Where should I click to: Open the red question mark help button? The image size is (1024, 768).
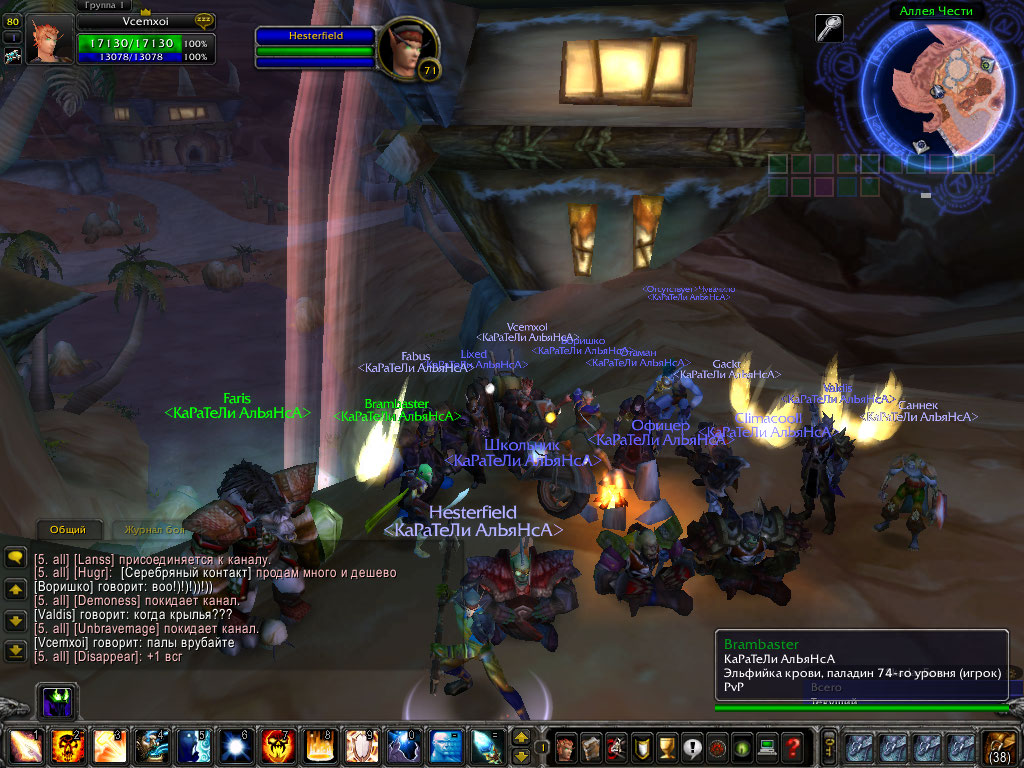[792, 747]
